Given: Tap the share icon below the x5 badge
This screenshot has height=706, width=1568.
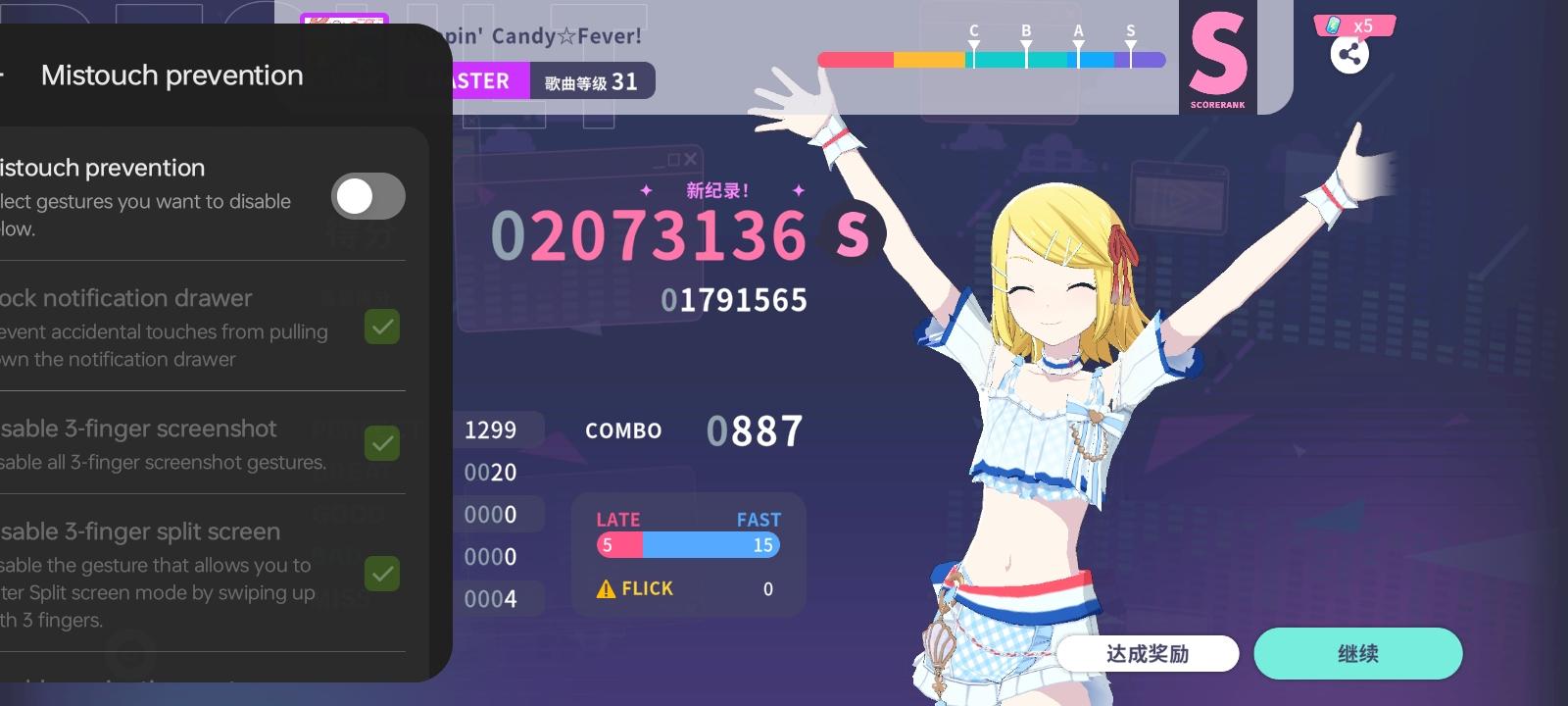Looking at the screenshot, I should tap(1351, 56).
